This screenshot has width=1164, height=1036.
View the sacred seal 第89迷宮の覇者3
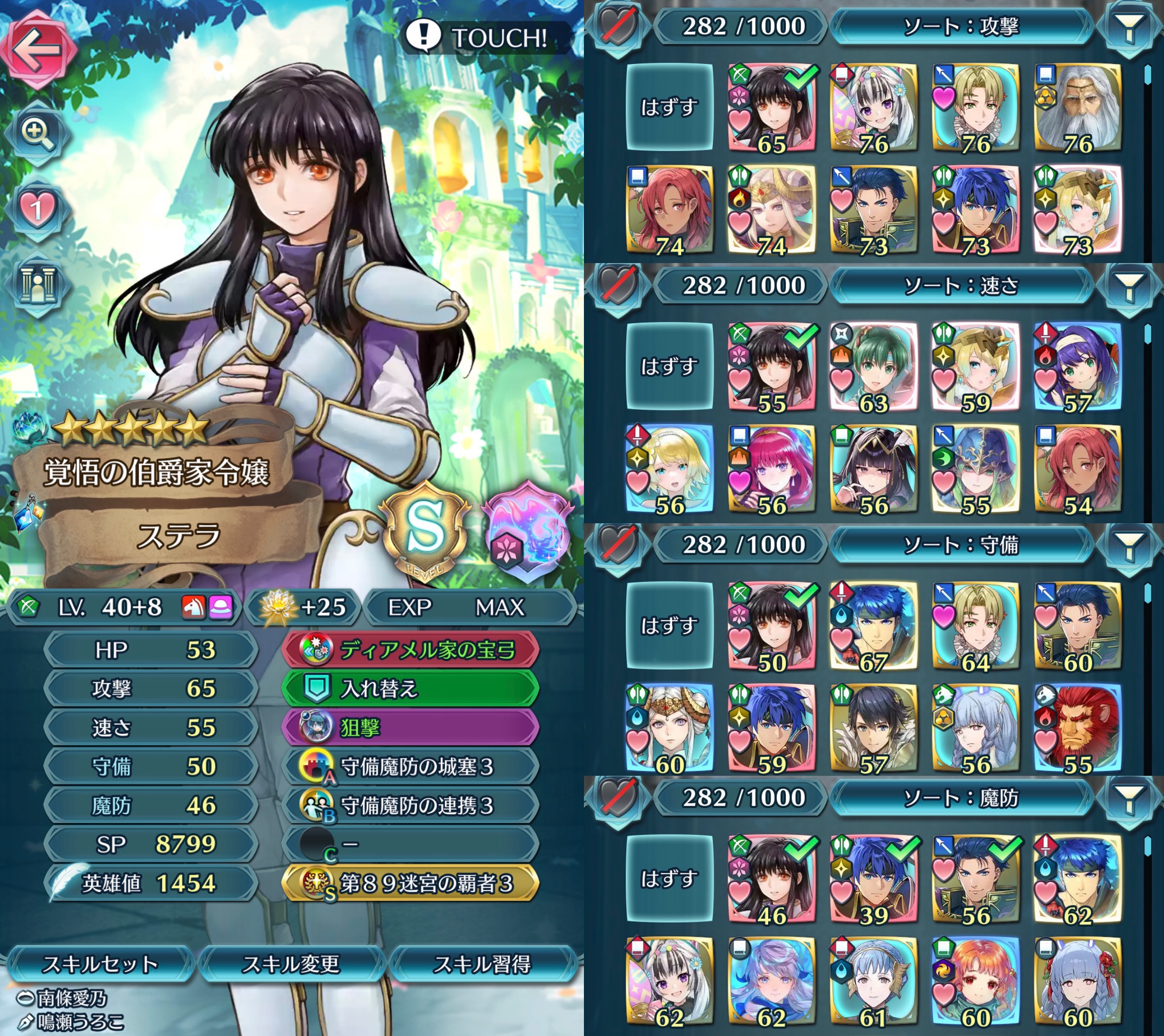click(410, 884)
